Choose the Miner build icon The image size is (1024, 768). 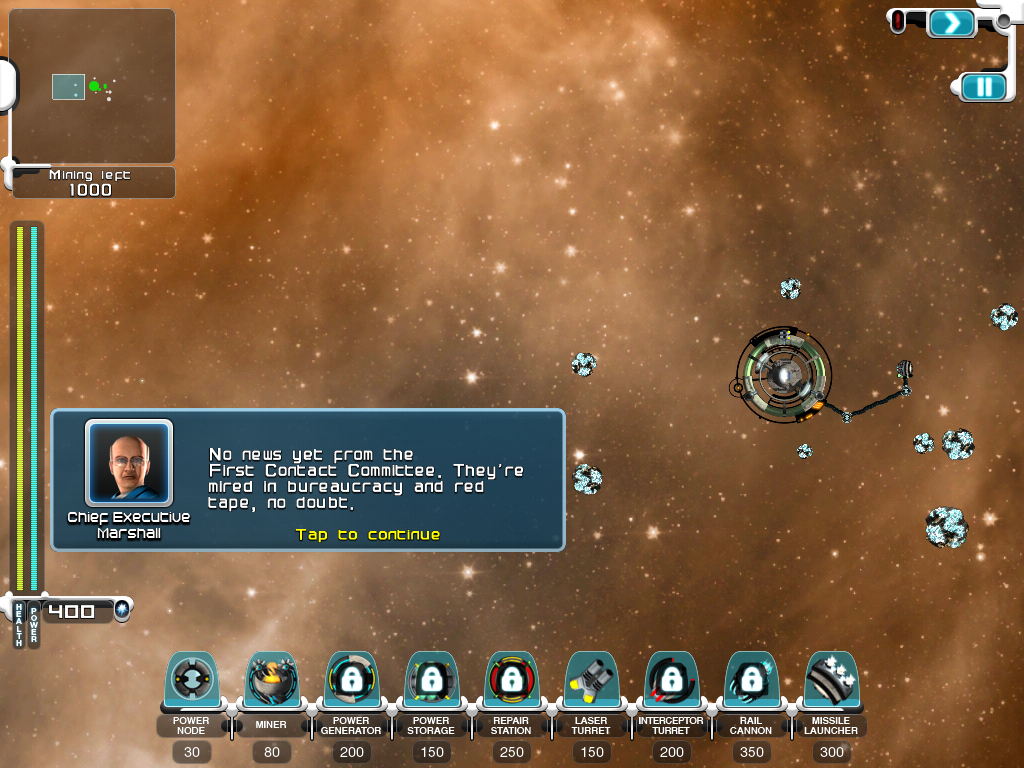point(271,681)
